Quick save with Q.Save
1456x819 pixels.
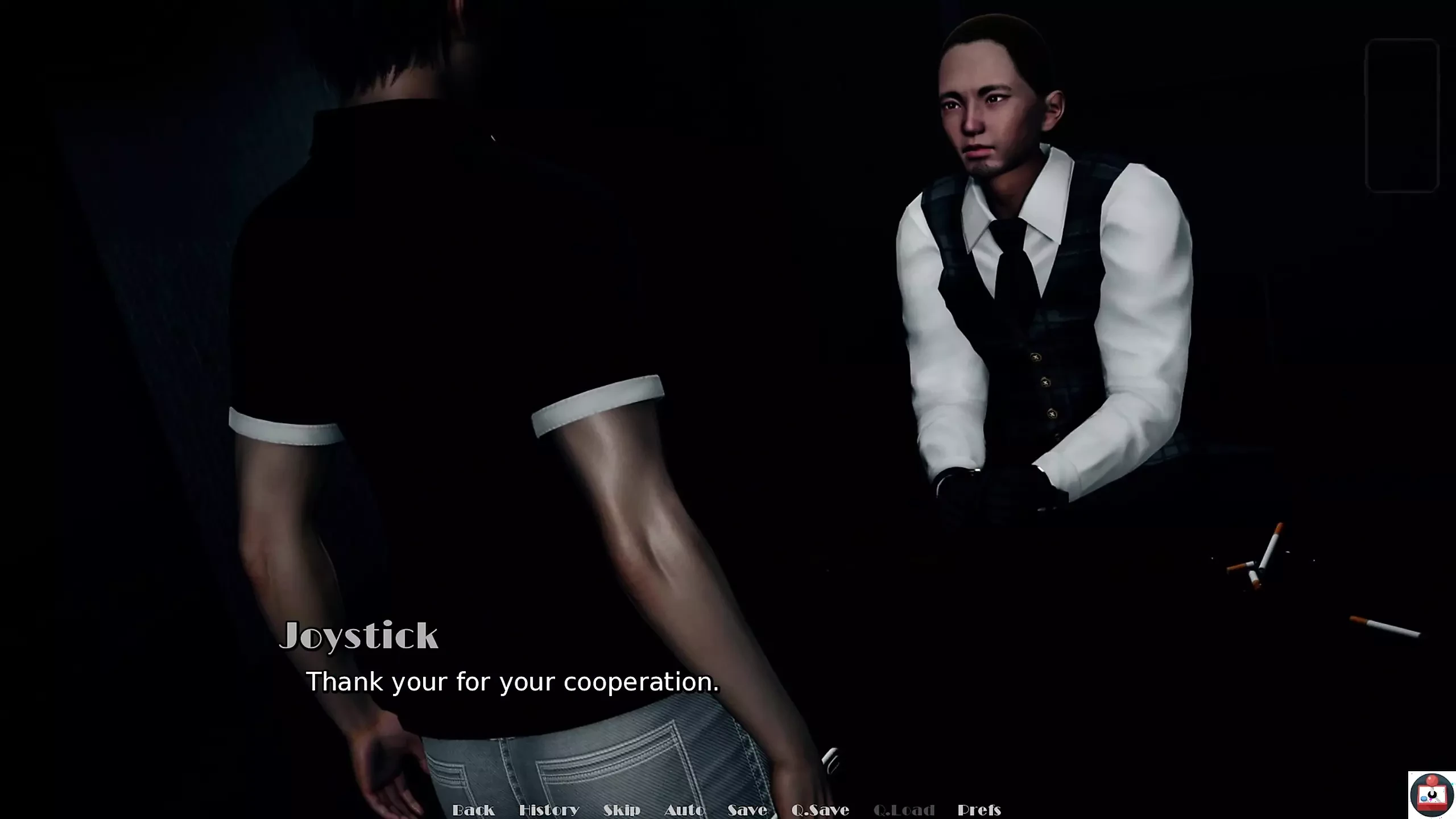tap(820, 809)
